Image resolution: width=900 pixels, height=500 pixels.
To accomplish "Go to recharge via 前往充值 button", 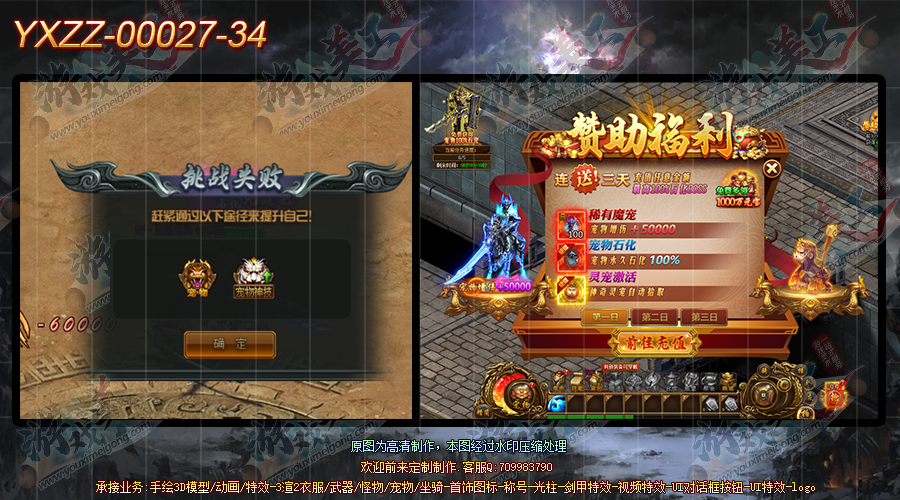I will (x=654, y=343).
